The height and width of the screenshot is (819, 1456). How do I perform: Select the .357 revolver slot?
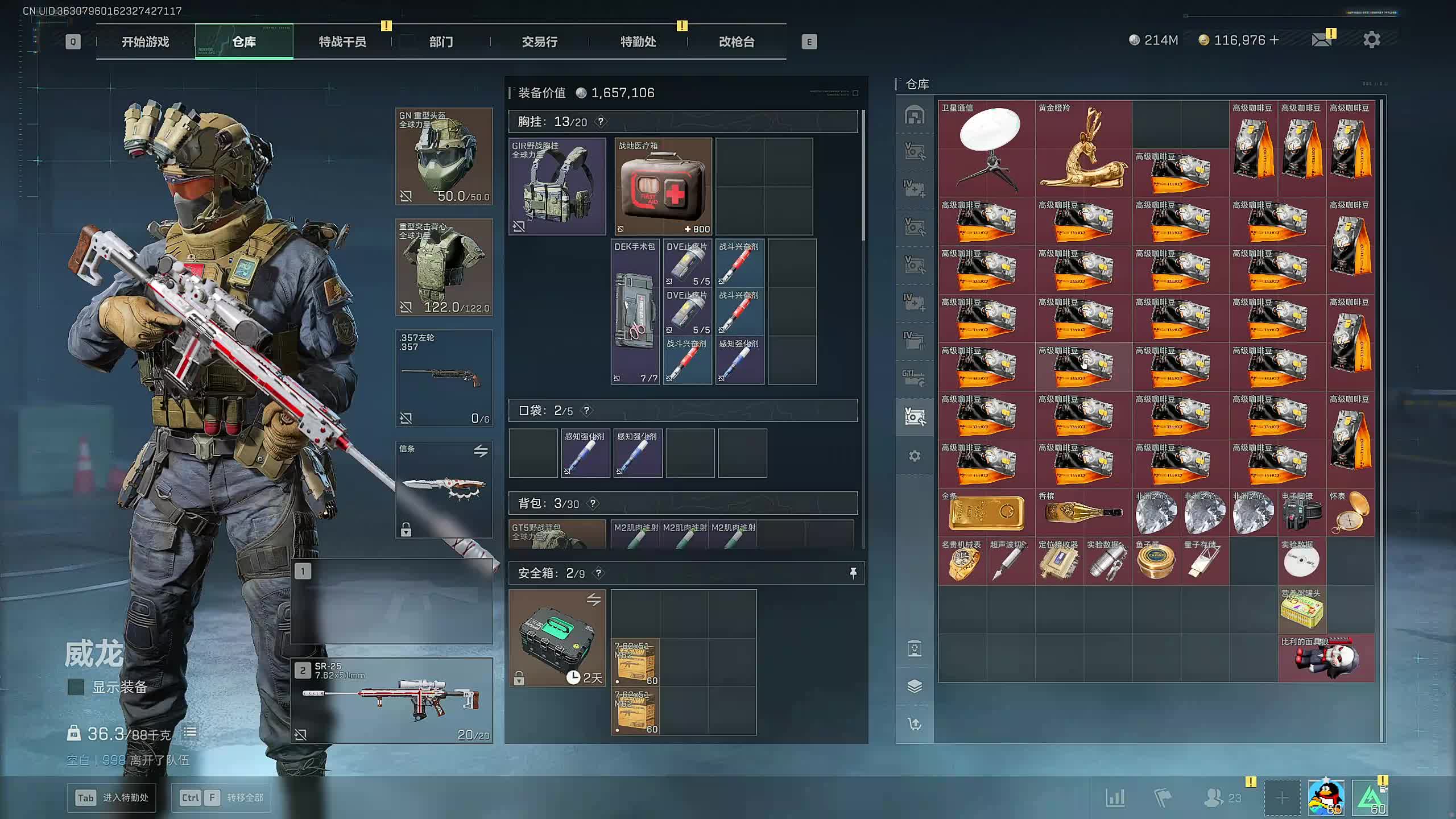(x=444, y=378)
